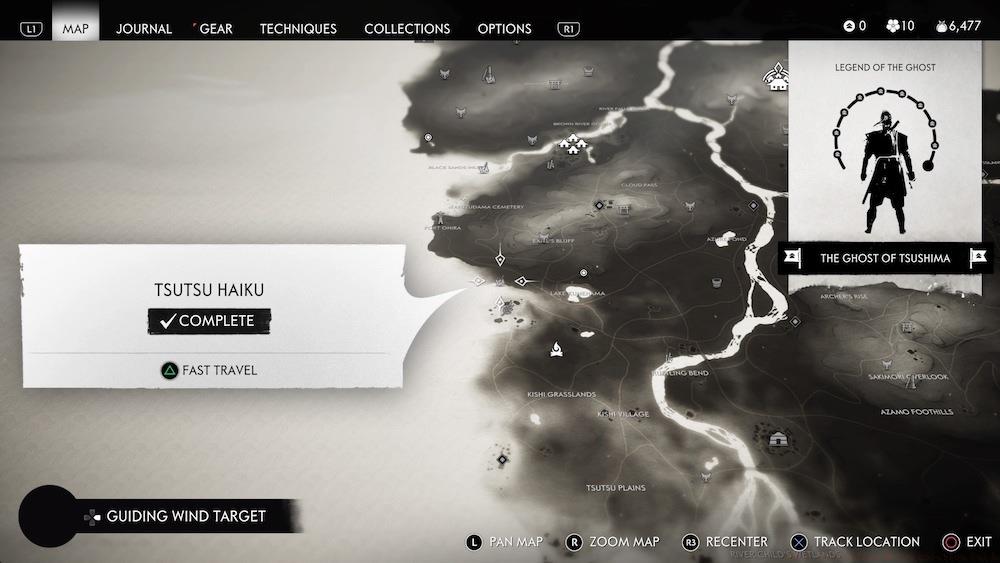Click the active Map tab
Screen dimensions: 1000x563
click(x=75, y=28)
